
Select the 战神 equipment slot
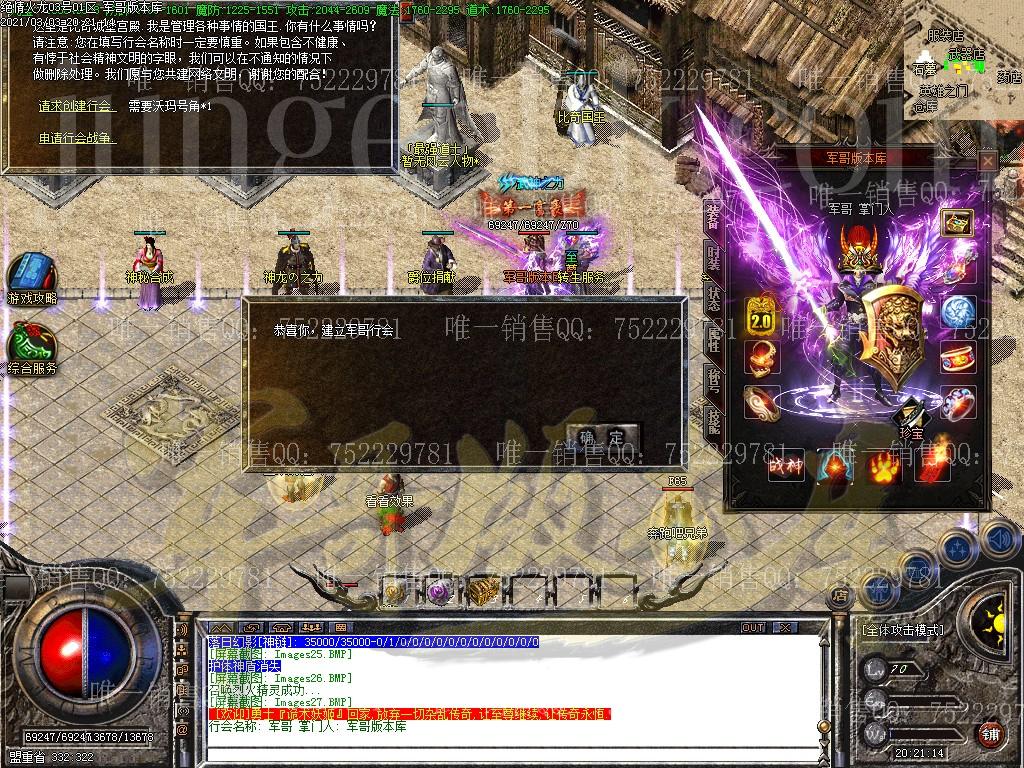[x=786, y=466]
